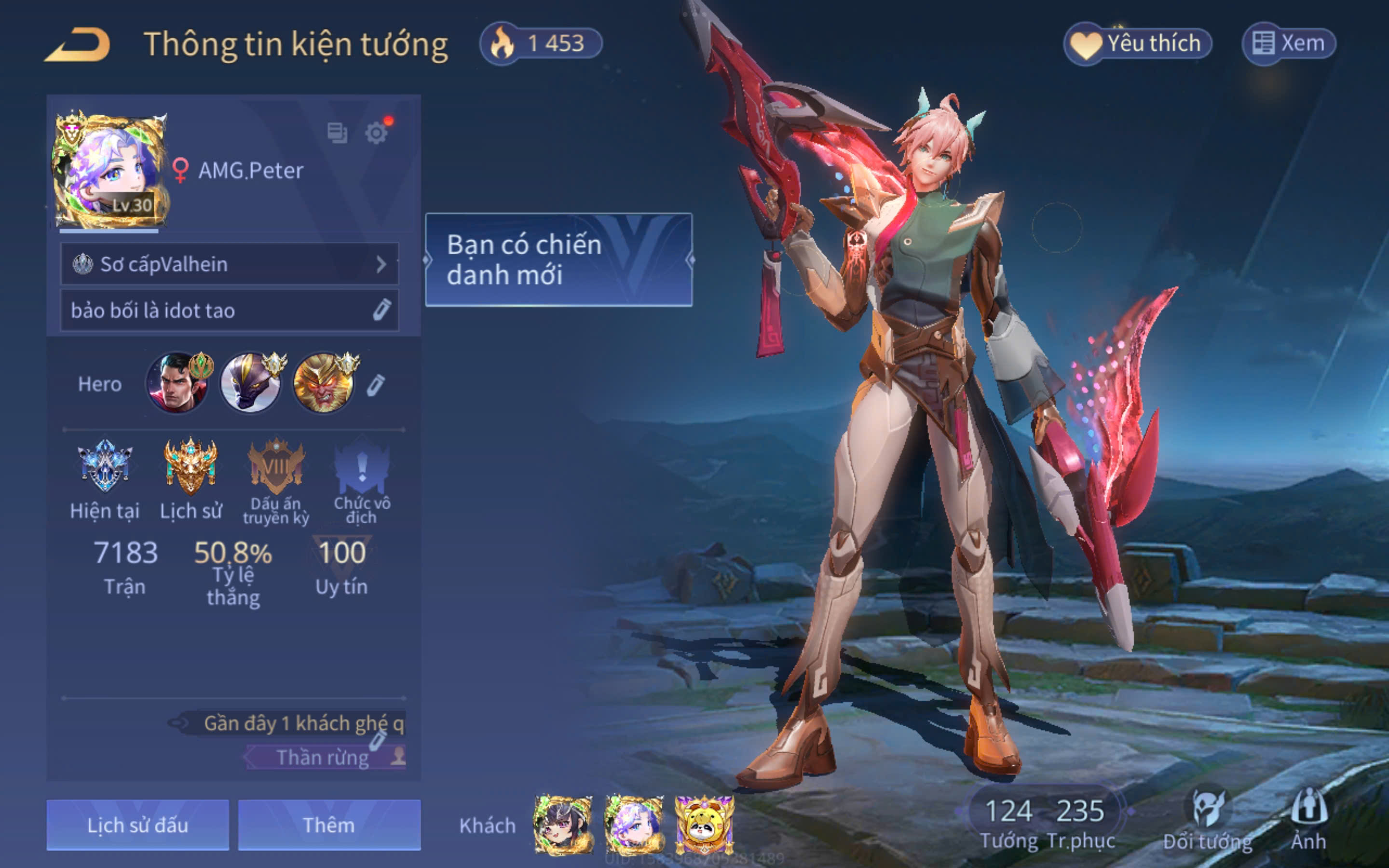Edit the featured Hero list

click(x=376, y=385)
